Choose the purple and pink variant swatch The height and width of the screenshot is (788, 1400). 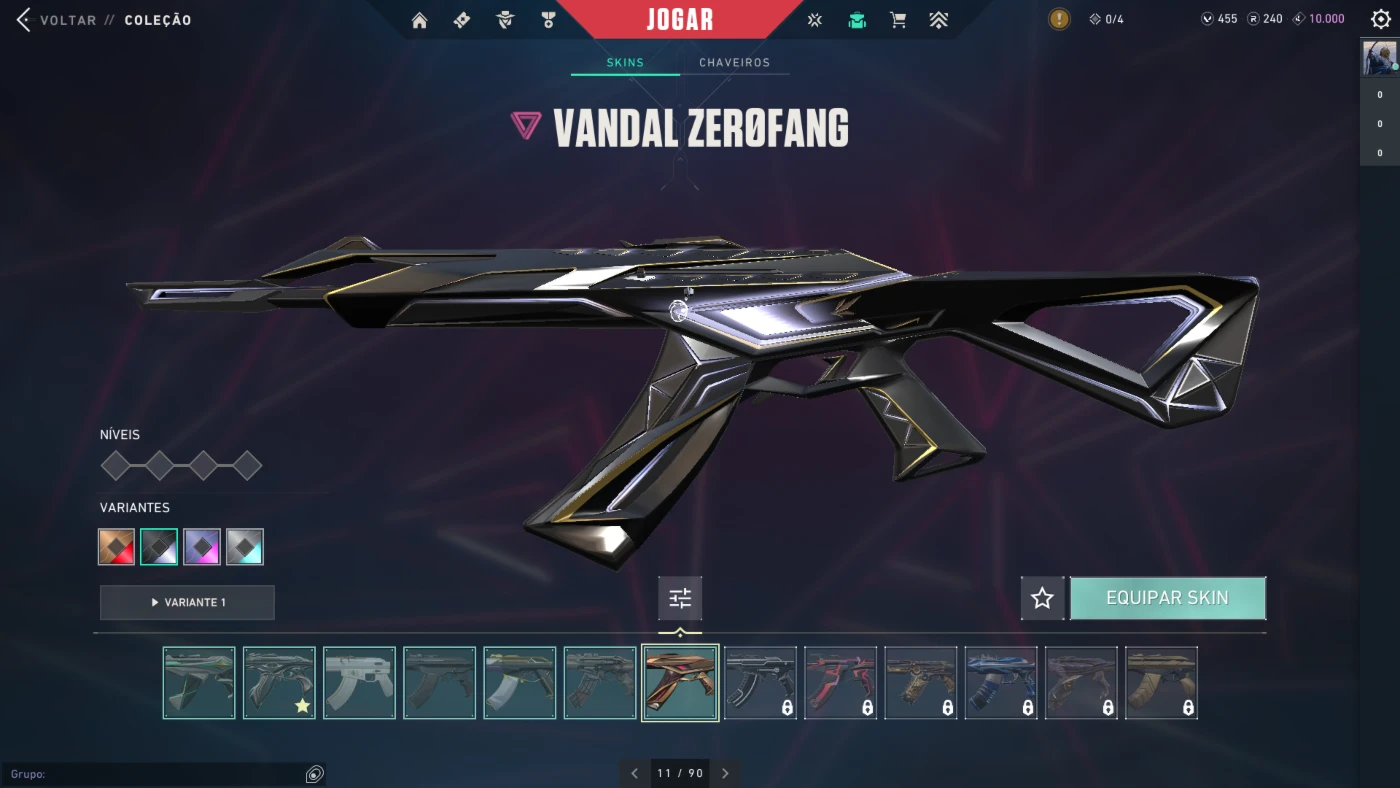coord(202,547)
